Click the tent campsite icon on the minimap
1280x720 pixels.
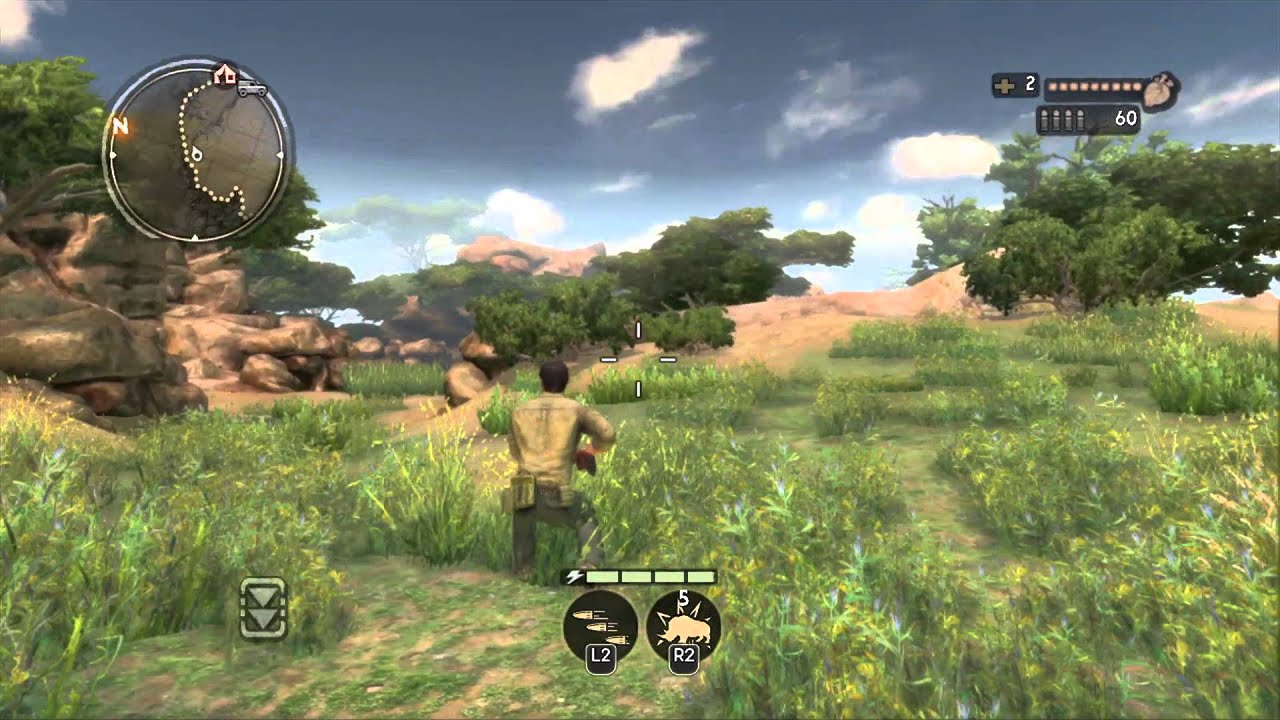tap(224, 74)
